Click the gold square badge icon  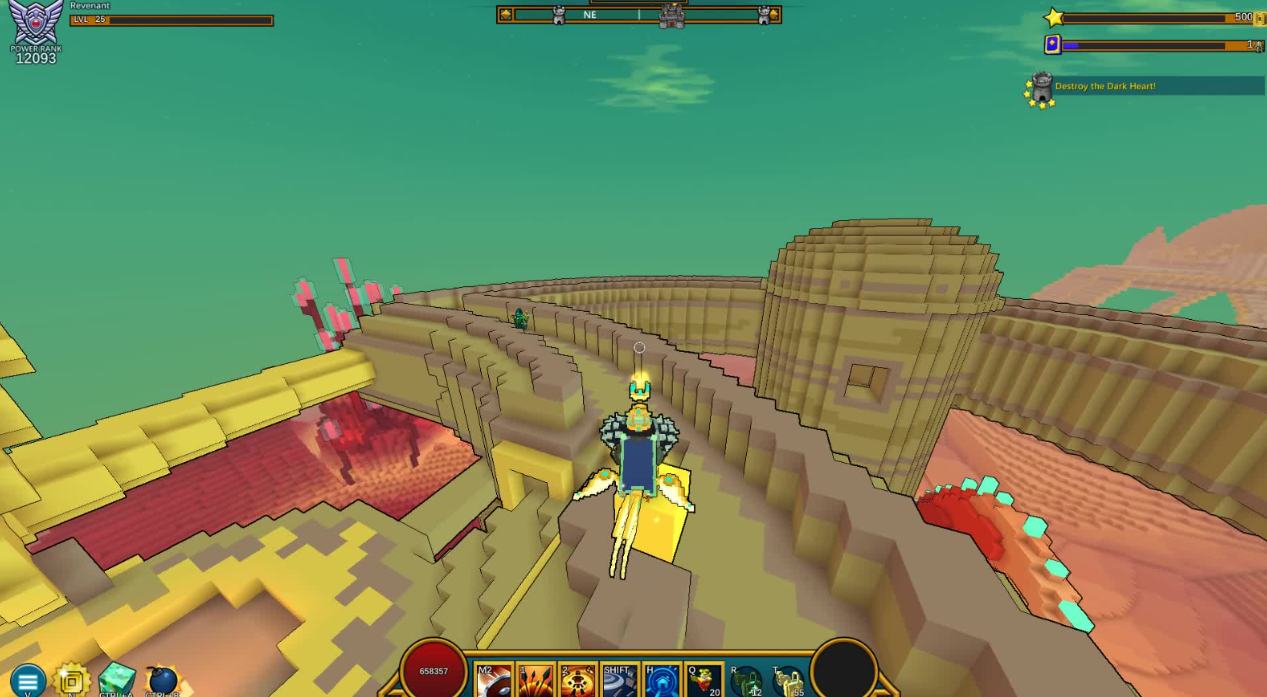point(72,681)
